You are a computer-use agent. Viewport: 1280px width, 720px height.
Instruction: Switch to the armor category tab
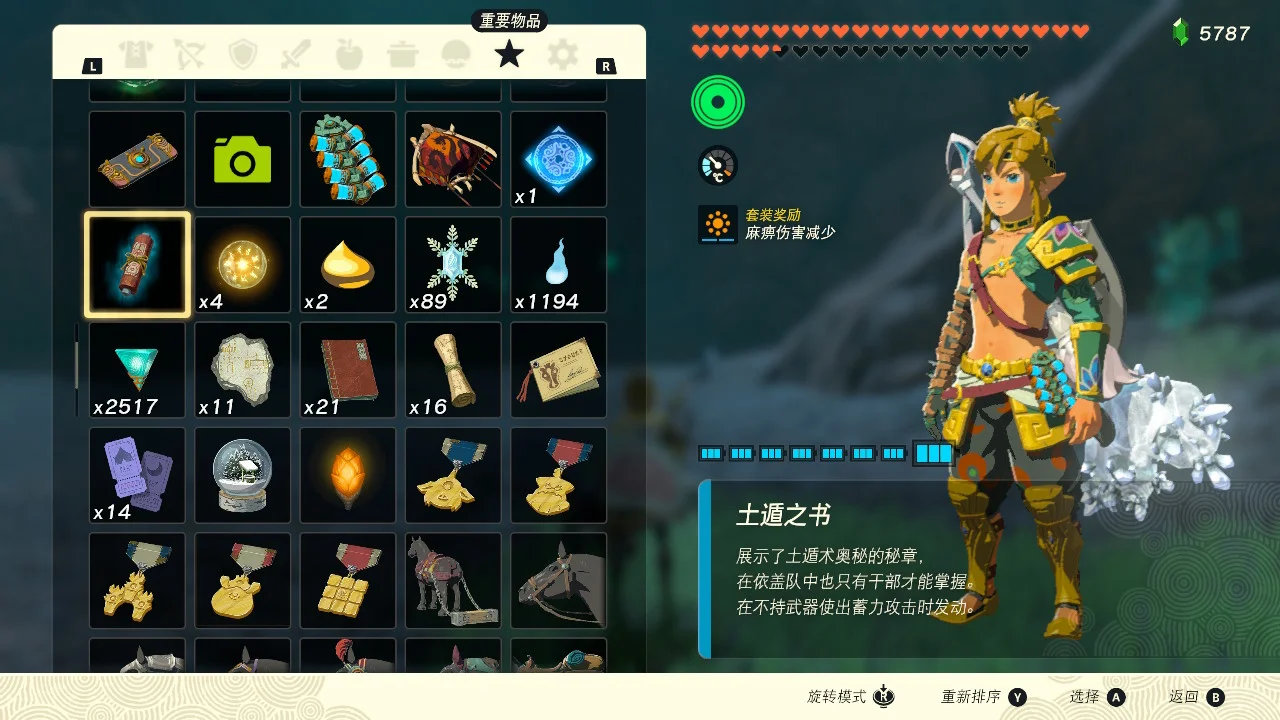pos(136,54)
